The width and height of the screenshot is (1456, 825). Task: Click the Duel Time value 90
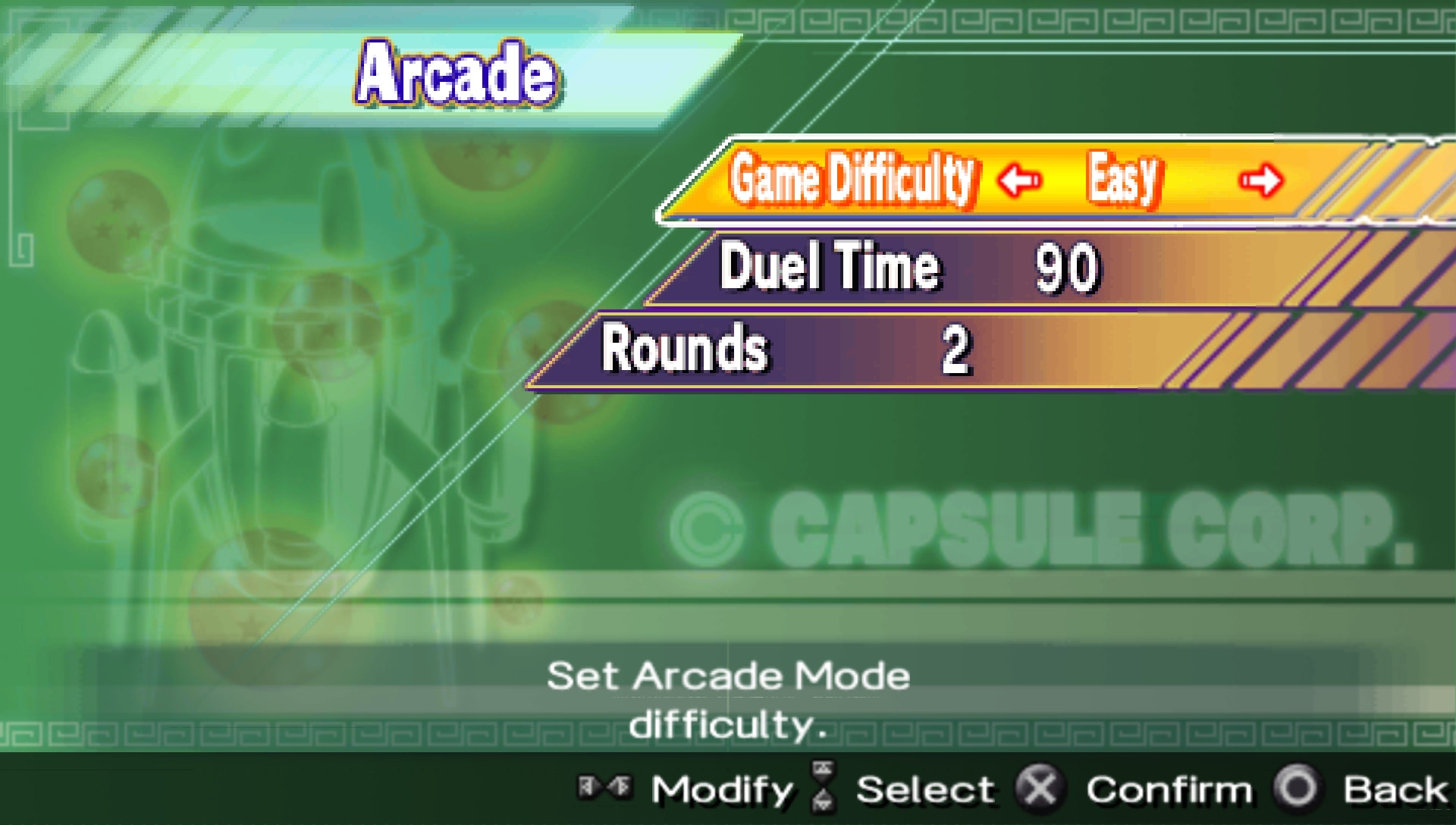[x=1069, y=267]
